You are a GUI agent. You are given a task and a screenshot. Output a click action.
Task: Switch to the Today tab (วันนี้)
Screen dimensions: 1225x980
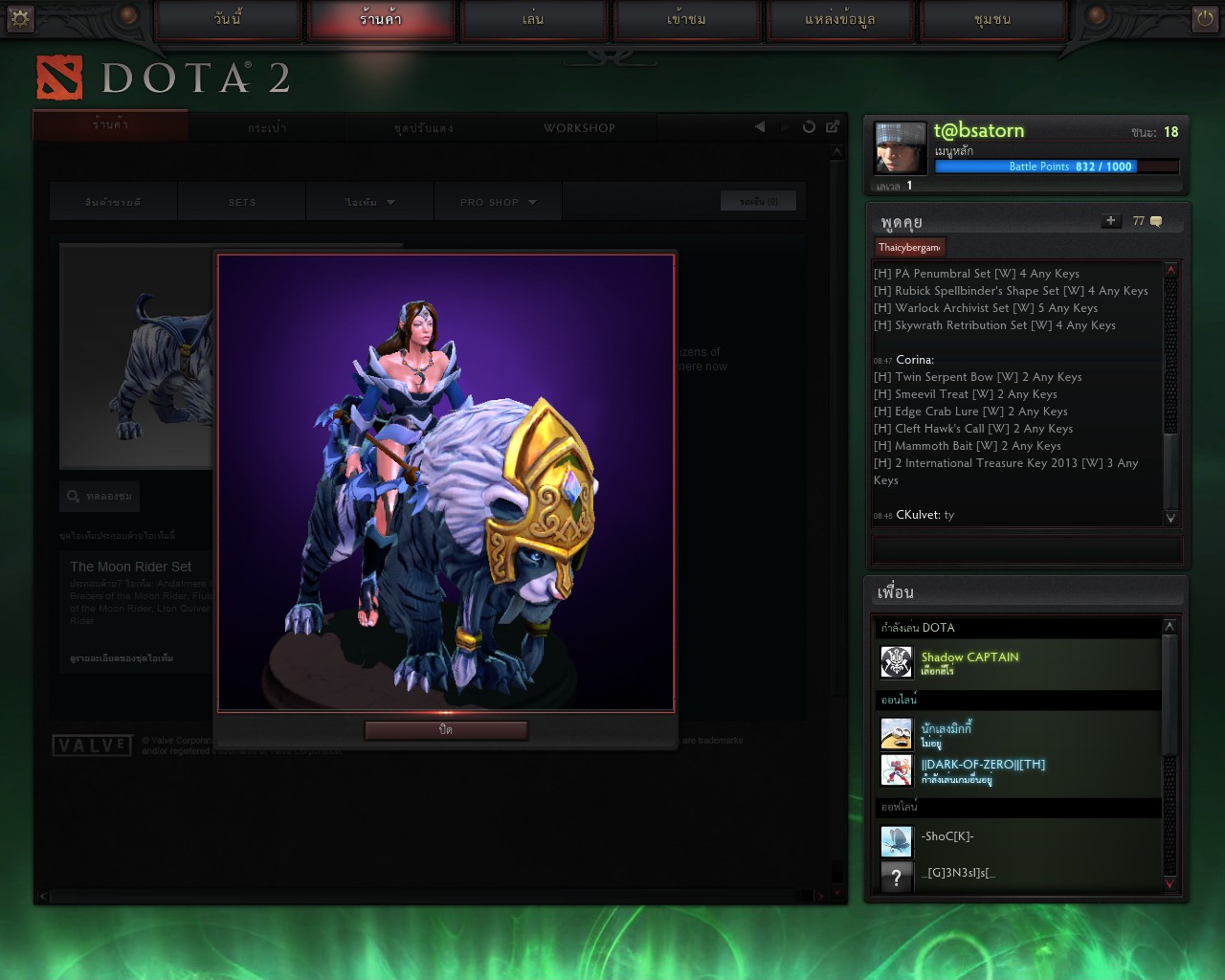point(228,19)
